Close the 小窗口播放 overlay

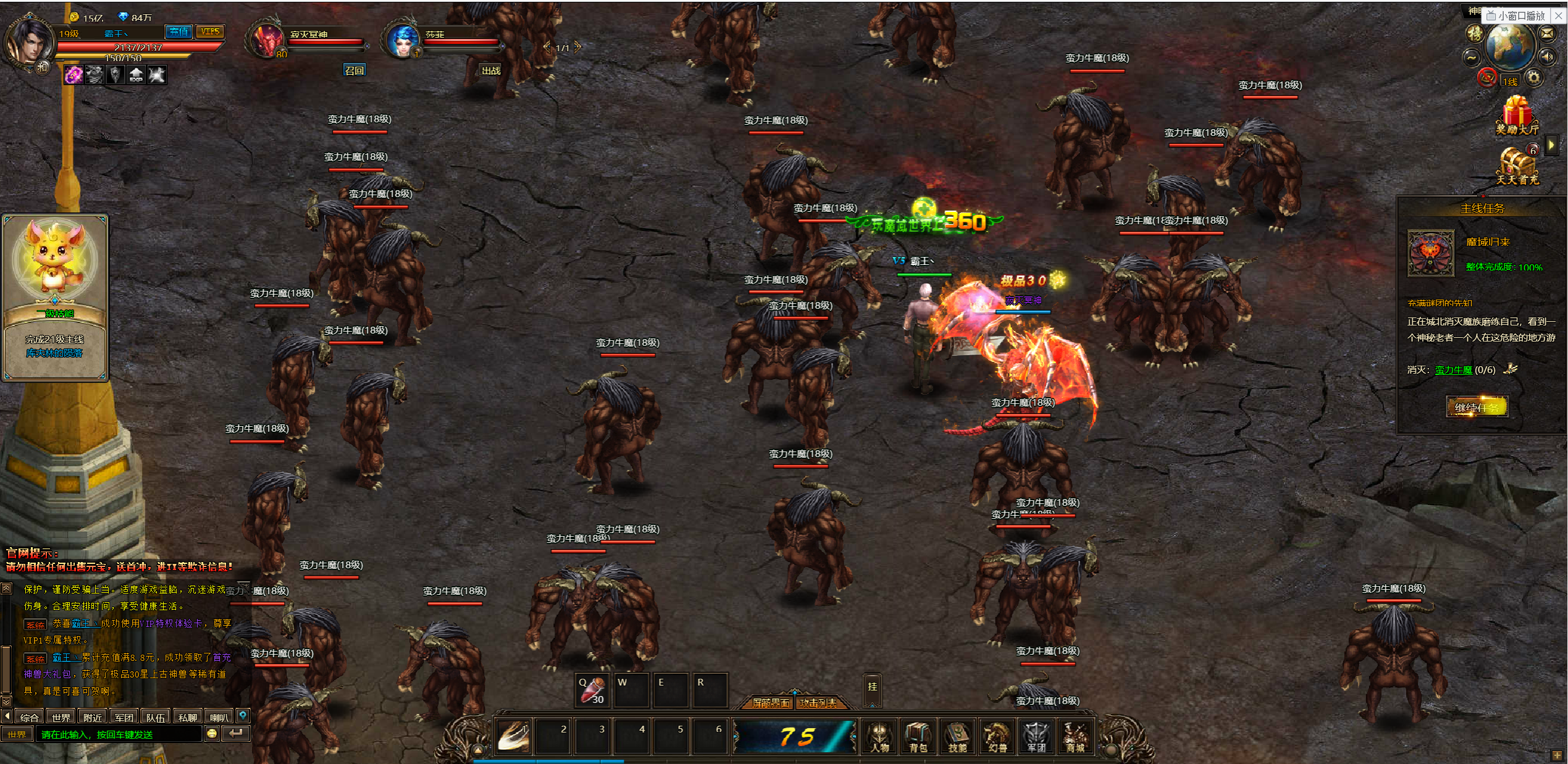[1559, 16]
